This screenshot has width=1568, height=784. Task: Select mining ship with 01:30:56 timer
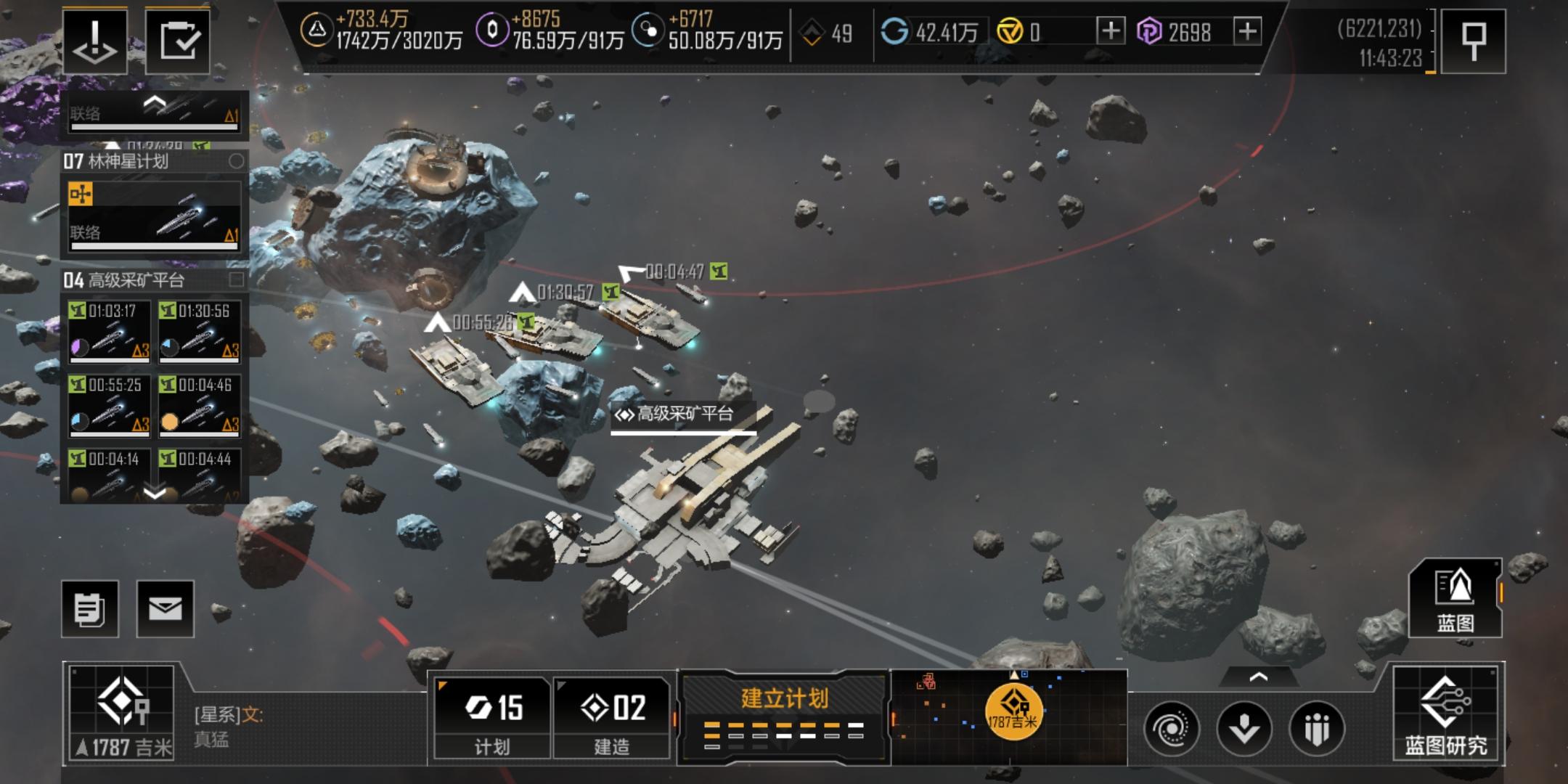(200, 331)
